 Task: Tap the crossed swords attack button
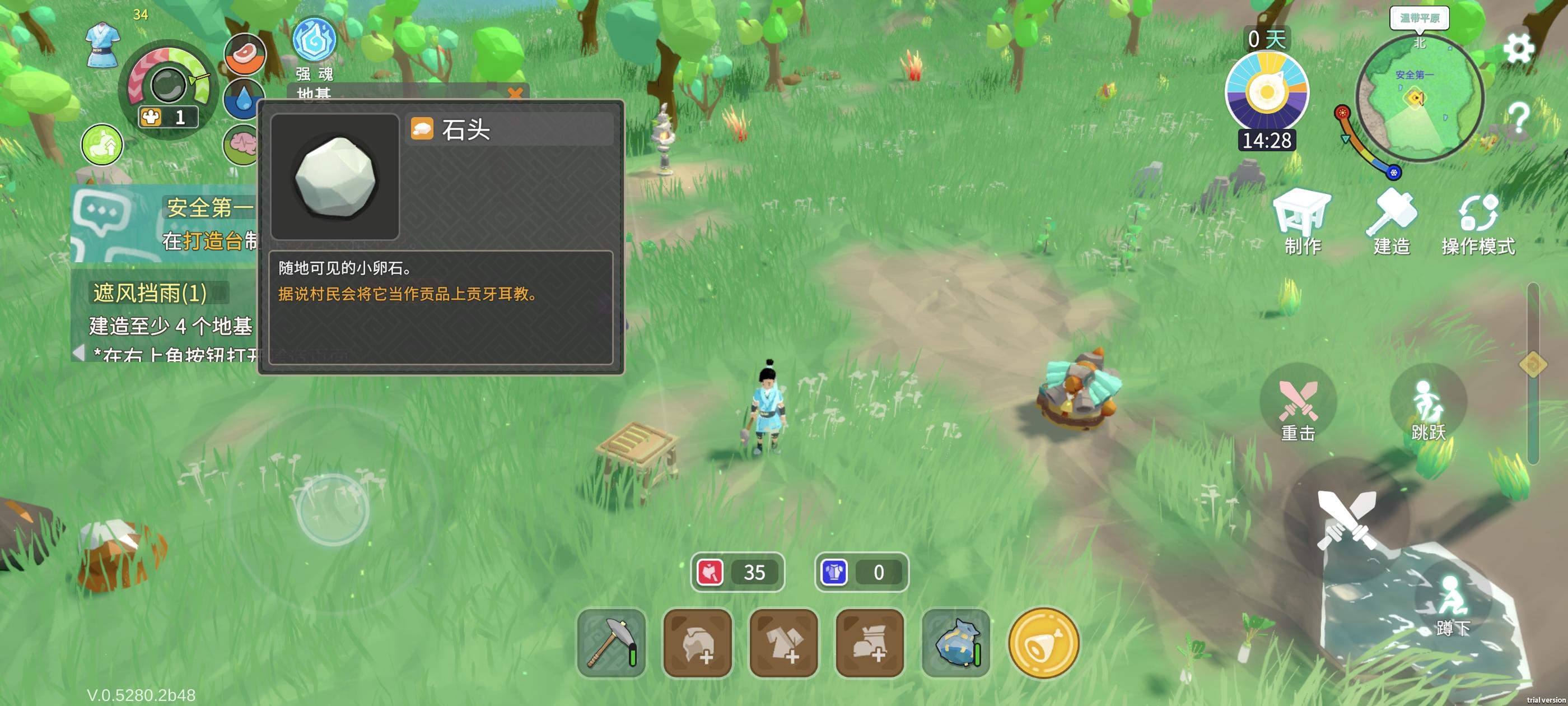1346,519
